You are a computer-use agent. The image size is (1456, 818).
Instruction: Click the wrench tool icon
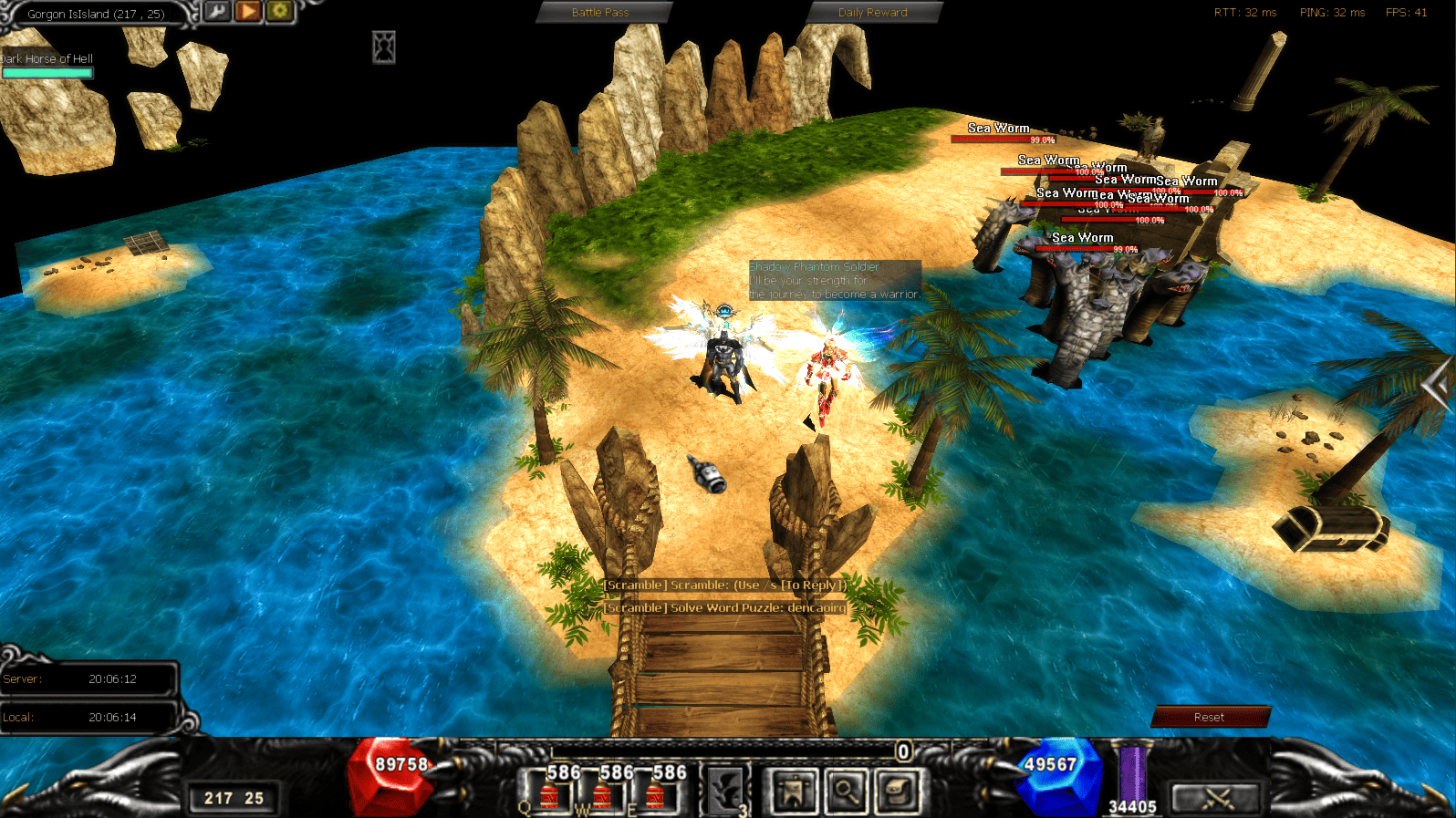click(217, 12)
